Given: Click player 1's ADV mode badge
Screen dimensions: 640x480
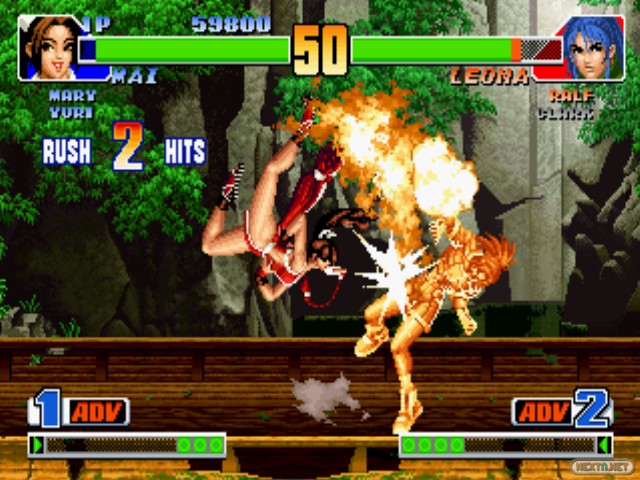Looking at the screenshot, I should coord(96,411).
